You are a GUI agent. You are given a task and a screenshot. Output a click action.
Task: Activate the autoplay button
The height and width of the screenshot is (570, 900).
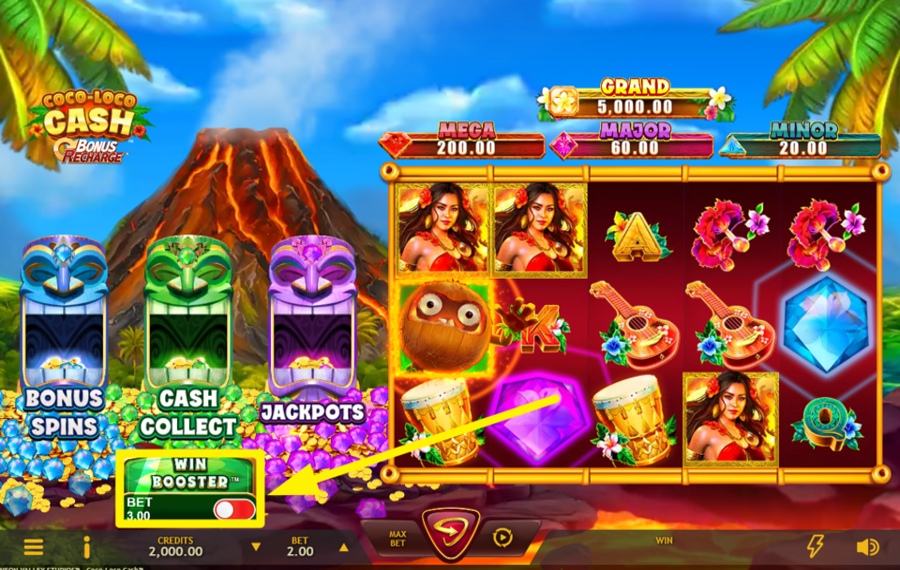[x=502, y=537]
